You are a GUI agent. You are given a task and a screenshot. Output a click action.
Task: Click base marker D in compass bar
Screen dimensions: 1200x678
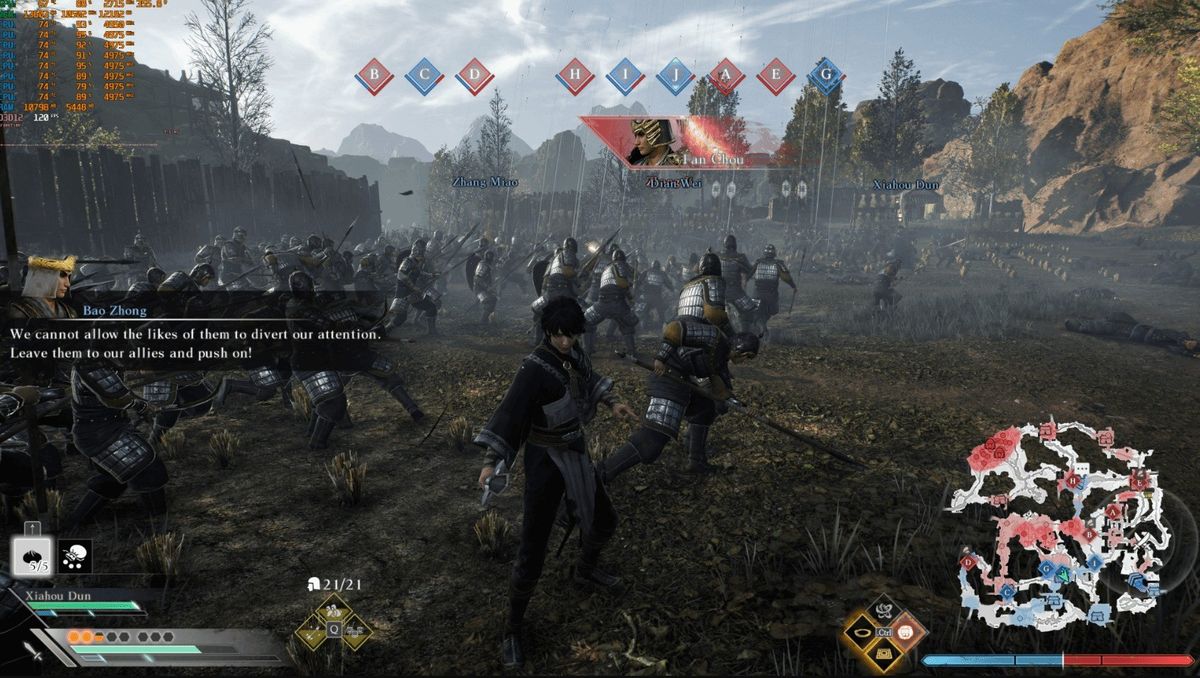475,75
